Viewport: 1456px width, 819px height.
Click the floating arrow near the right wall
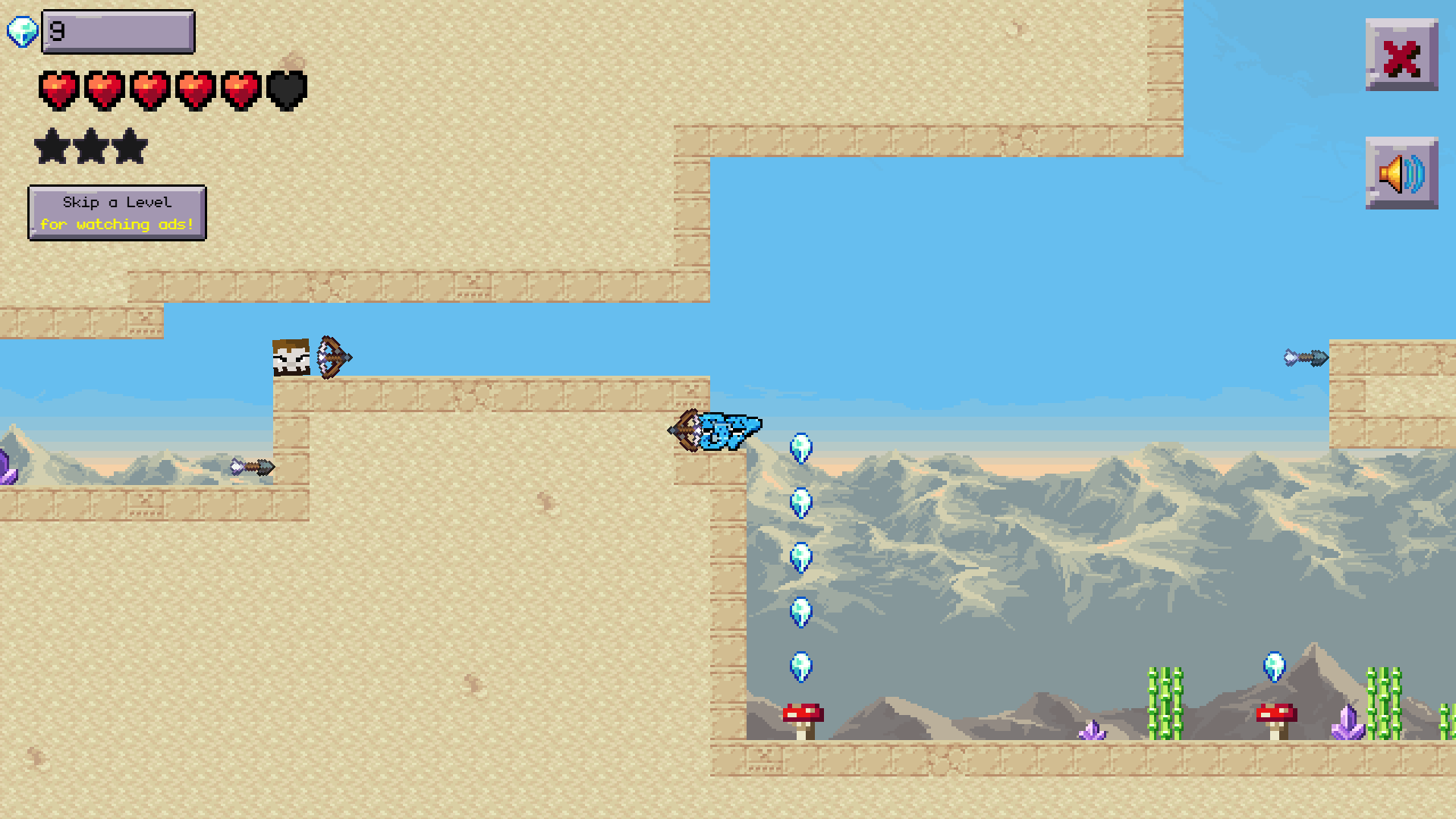[1303, 357]
